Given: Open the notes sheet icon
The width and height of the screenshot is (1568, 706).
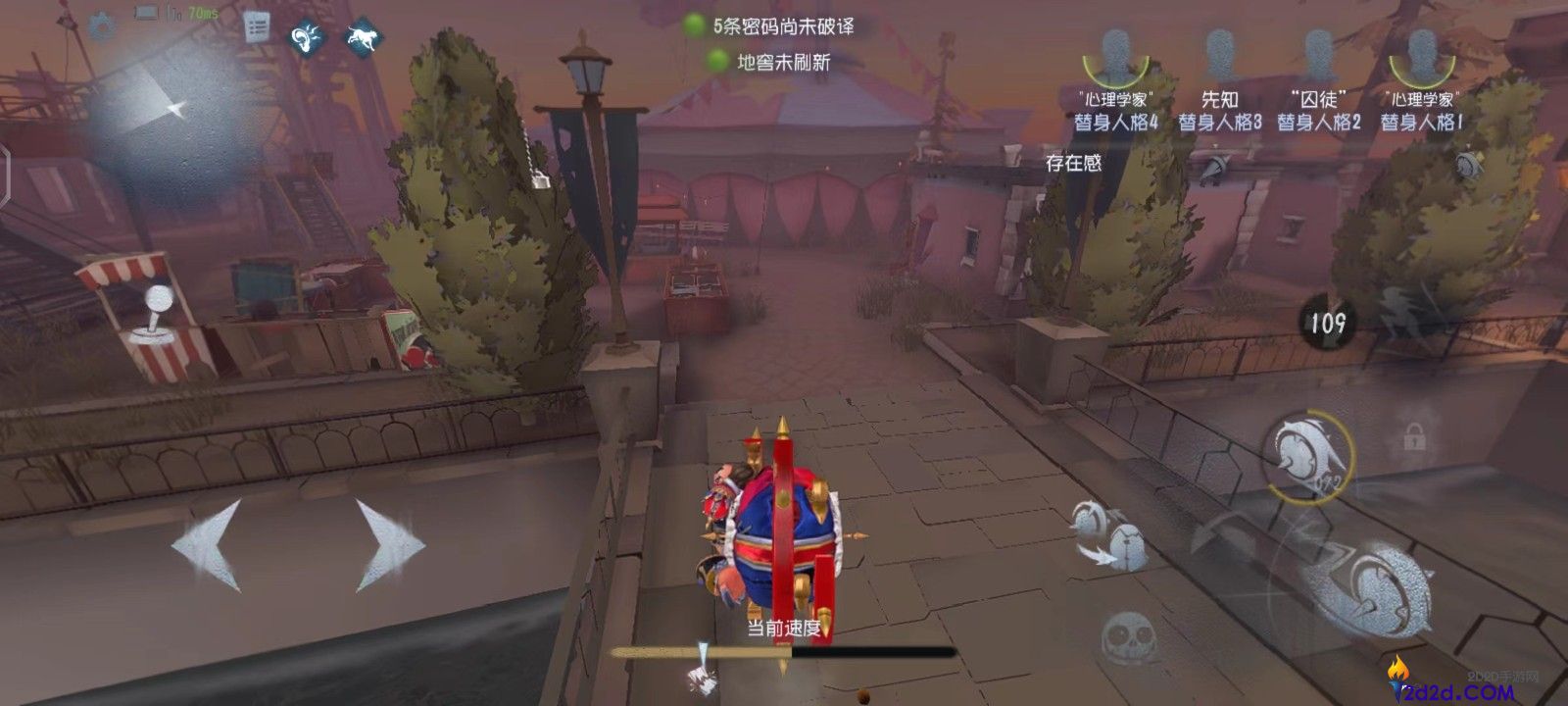Looking at the screenshot, I should tap(258, 27).
